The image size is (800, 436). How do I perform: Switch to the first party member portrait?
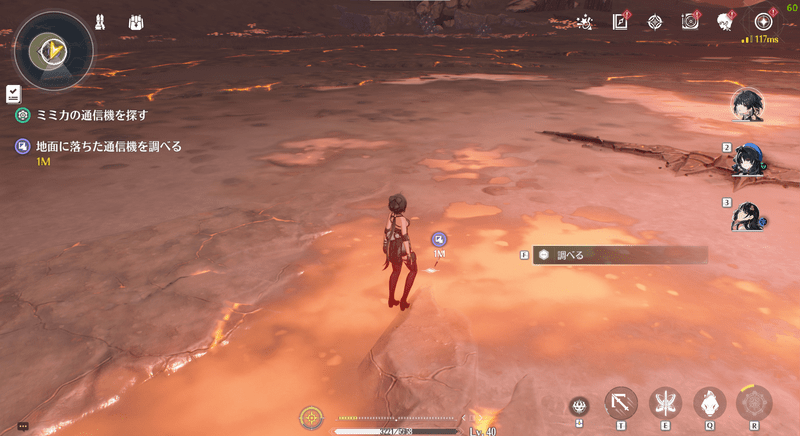pyautogui.click(x=747, y=106)
